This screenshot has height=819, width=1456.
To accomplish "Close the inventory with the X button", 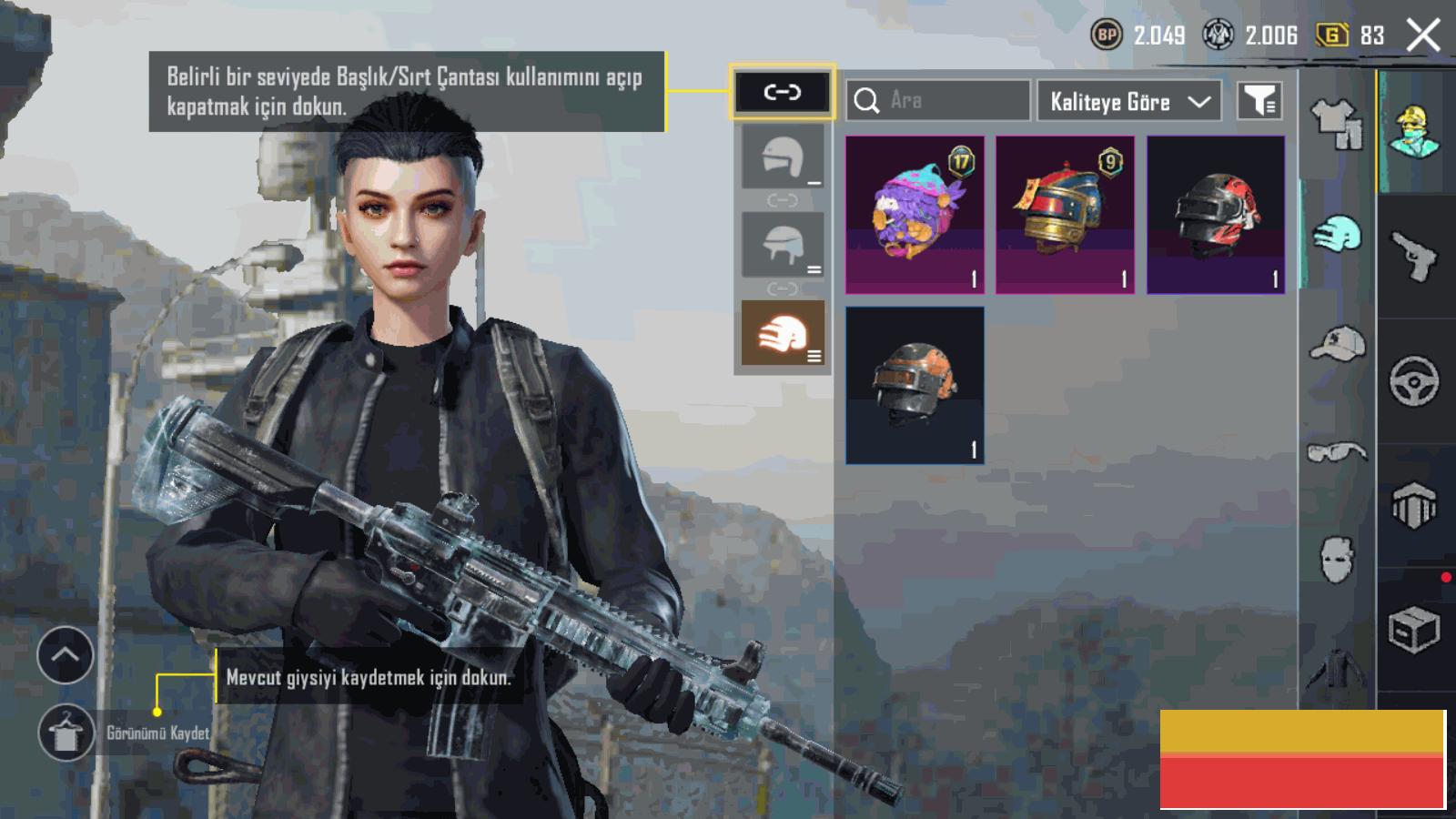I will tap(1423, 36).
